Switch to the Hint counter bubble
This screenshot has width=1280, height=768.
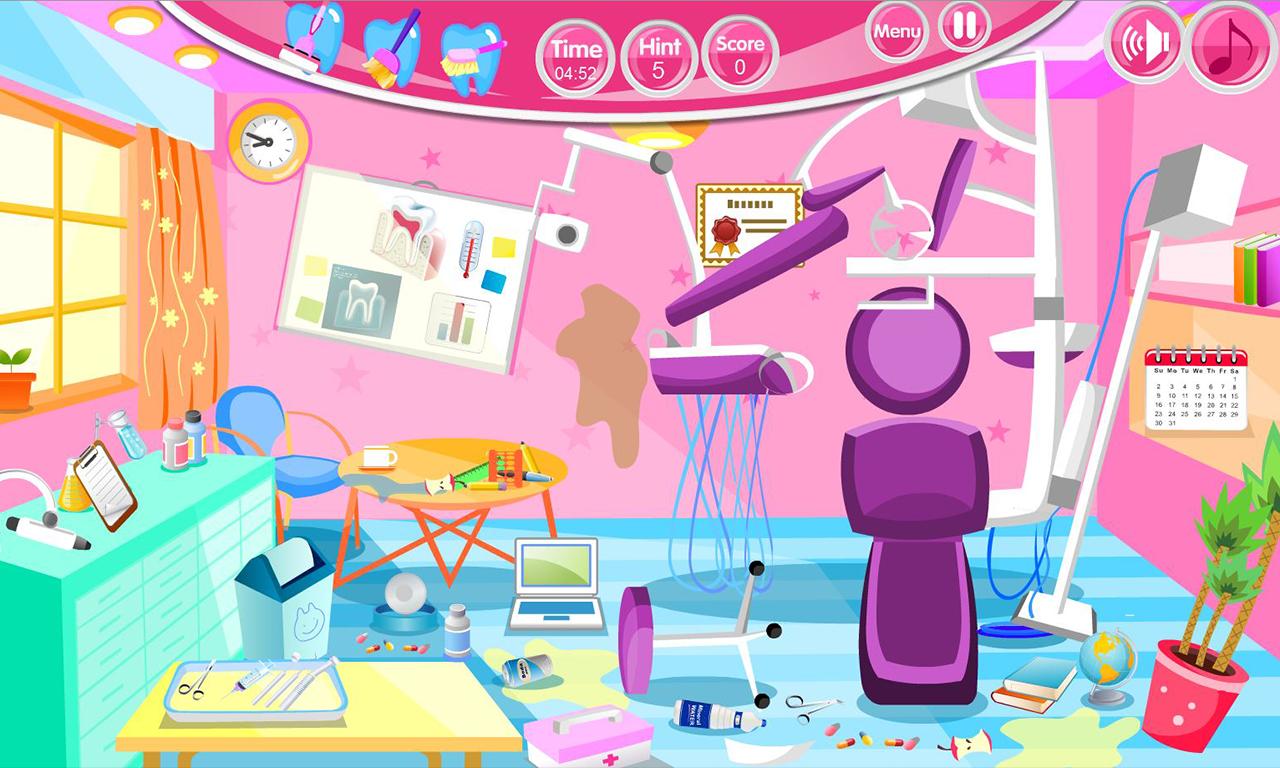pos(660,50)
